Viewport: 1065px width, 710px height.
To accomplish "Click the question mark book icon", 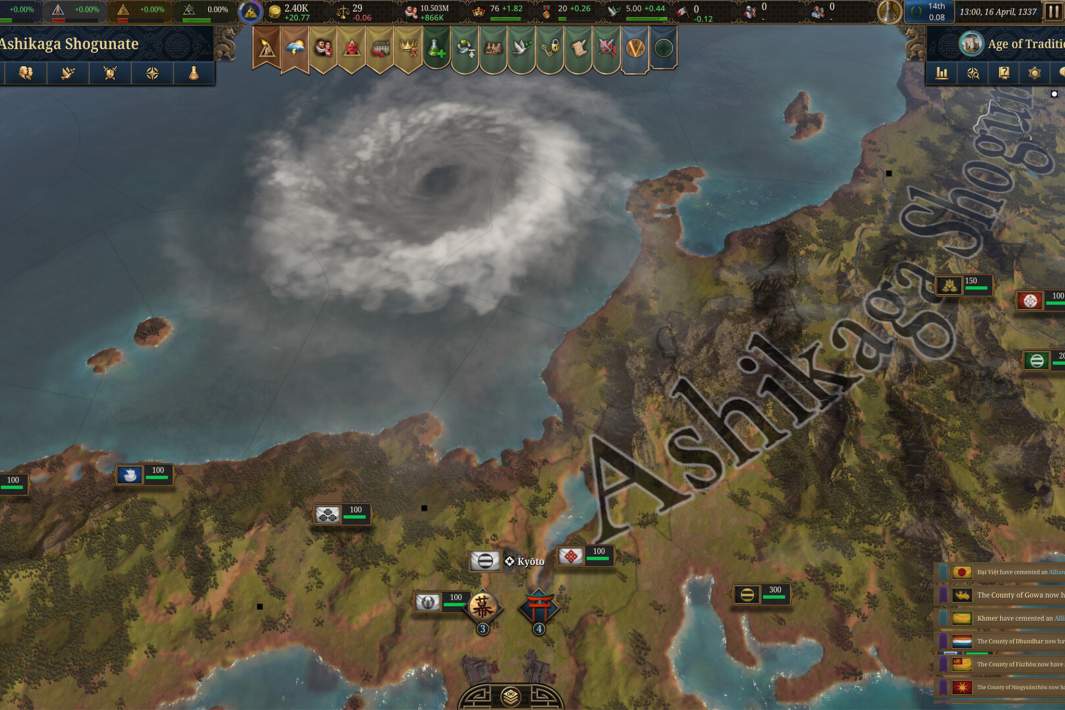I will [1004, 73].
